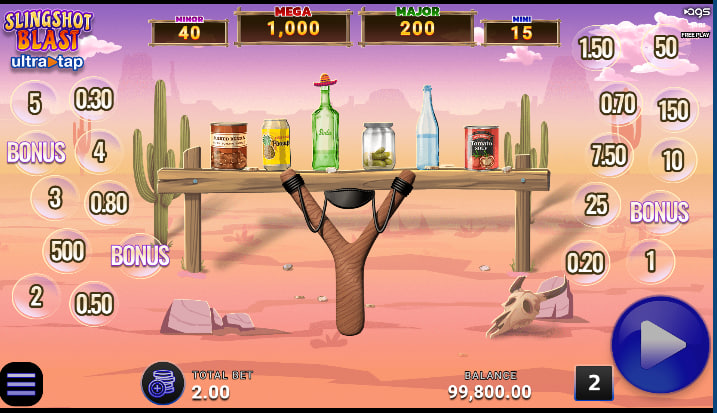Click the number 2 box beside balance
The width and height of the screenshot is (717, 413).
[x=593, y=383]
